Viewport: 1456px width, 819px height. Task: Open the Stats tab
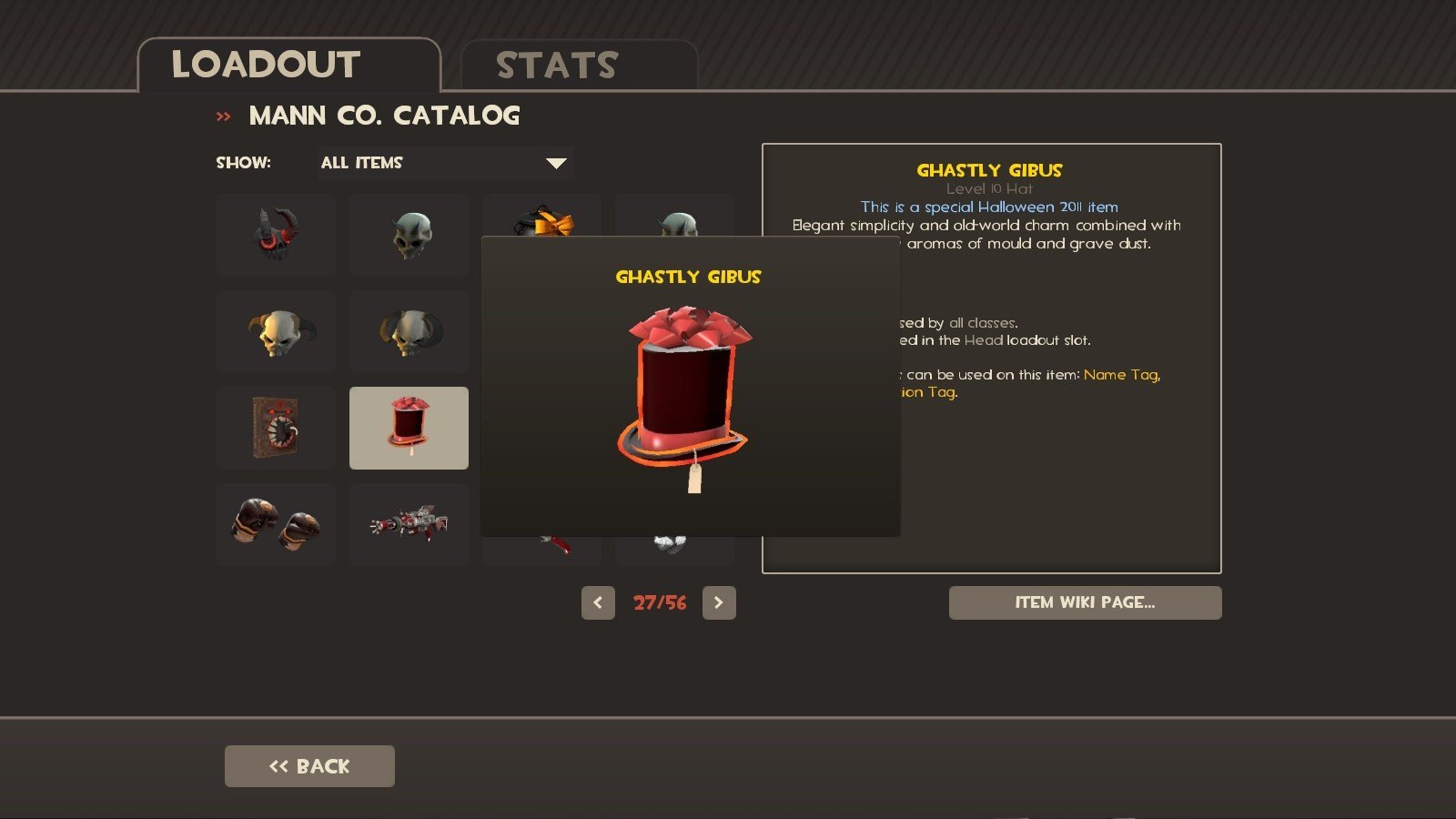click(x=579, y=66)
